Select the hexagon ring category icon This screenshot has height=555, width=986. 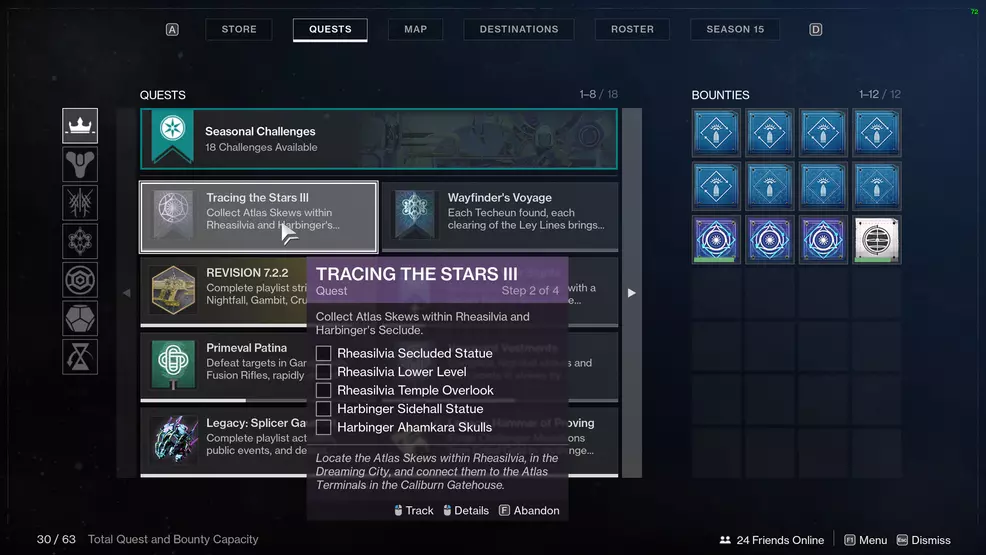tap(80, 280)
